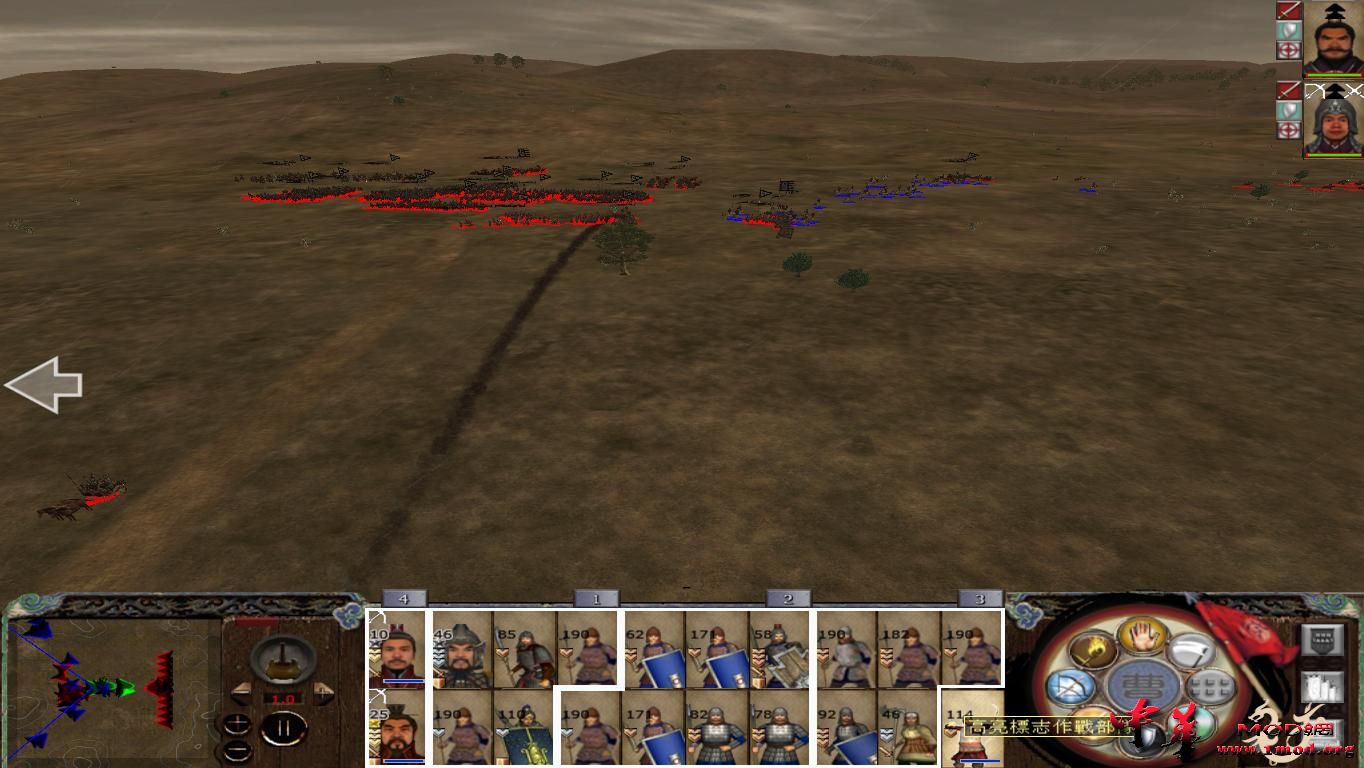
Task: Click the minimap zoom-in plus button
Action: pyautogui.click(x=237, y=722)
